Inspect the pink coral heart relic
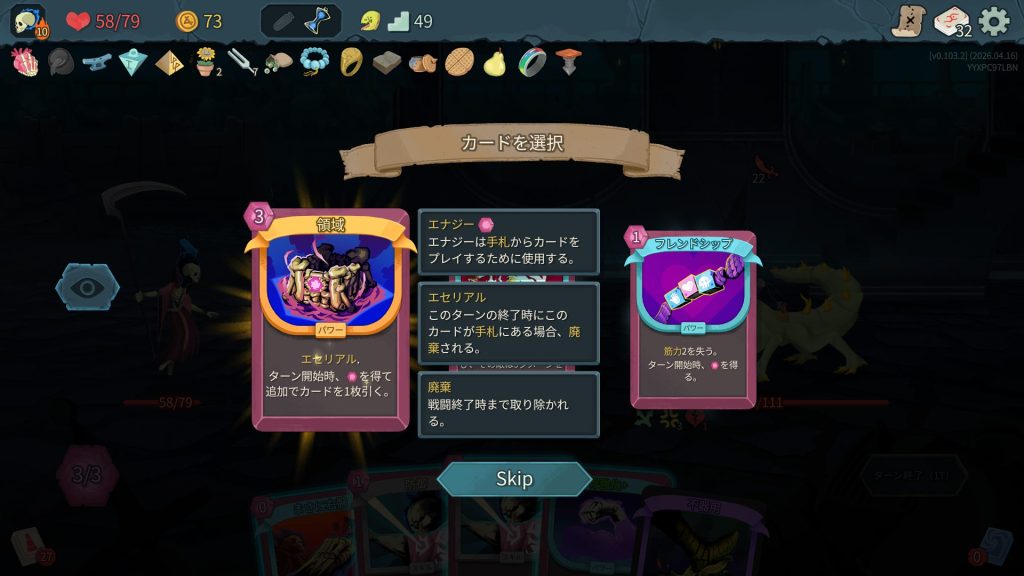Image resolution: width=1024 pixels, height=576 pixels. [x=24, y=62]
